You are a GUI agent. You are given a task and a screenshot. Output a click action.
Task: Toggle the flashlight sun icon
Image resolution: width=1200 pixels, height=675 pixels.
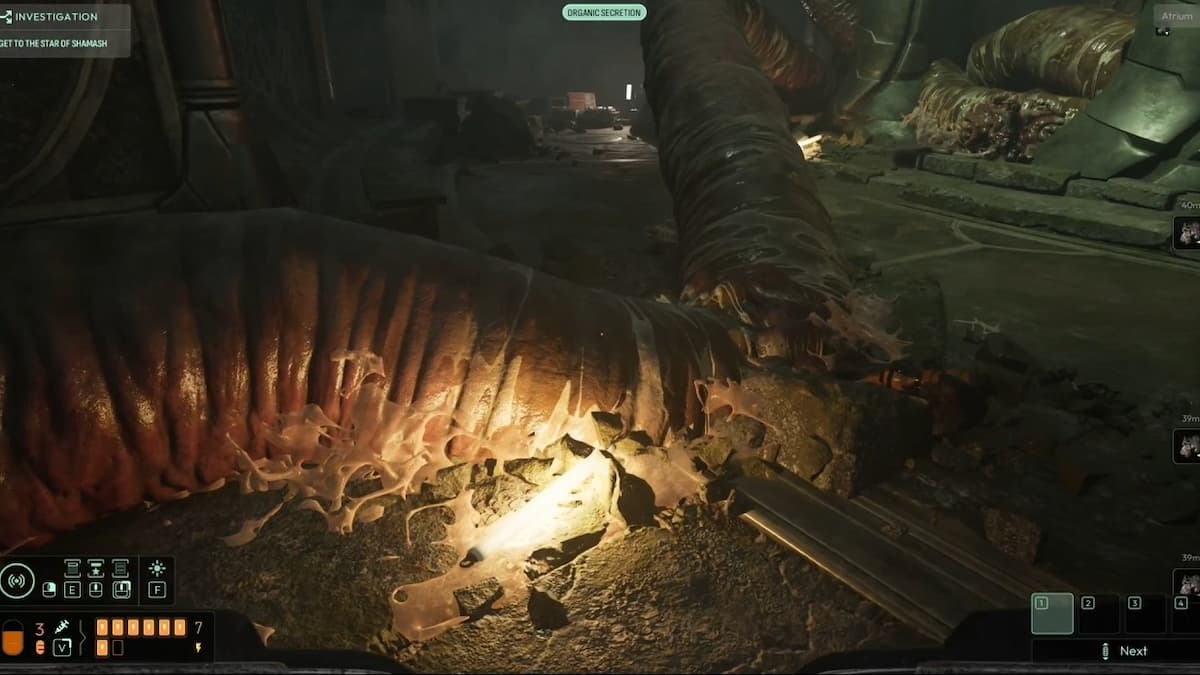(x=157, y=568)
